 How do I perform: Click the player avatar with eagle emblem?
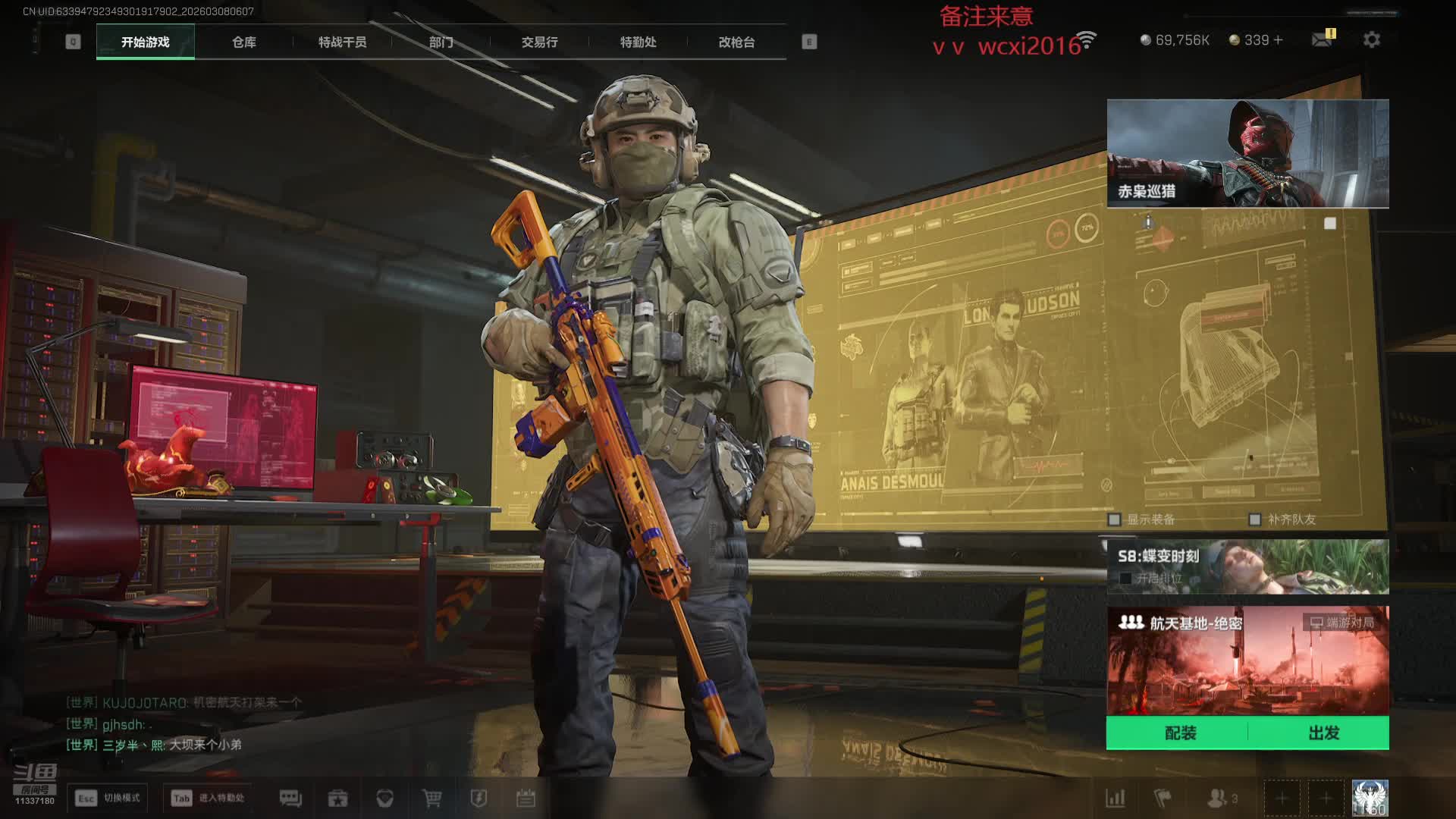tap(1370, 798)
